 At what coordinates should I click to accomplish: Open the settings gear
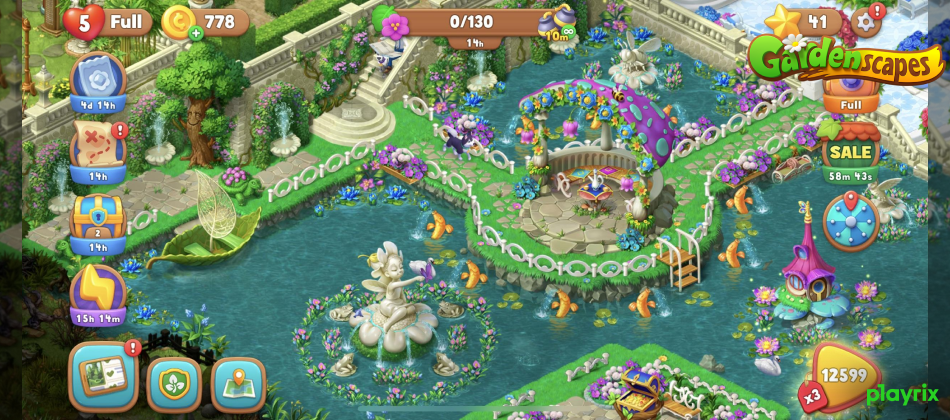pos(867,20)
